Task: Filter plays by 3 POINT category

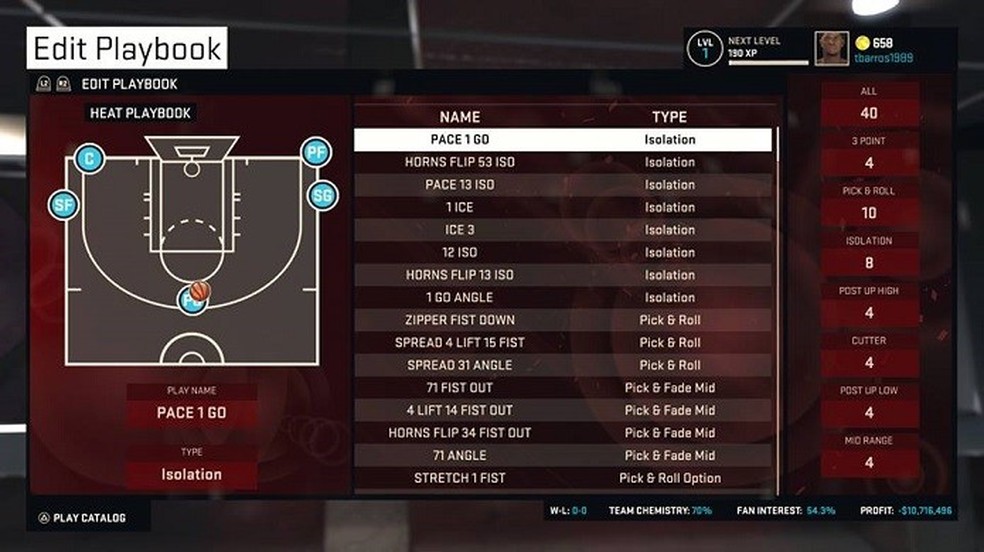Action: pyautogui.click(x=869, y=154)
